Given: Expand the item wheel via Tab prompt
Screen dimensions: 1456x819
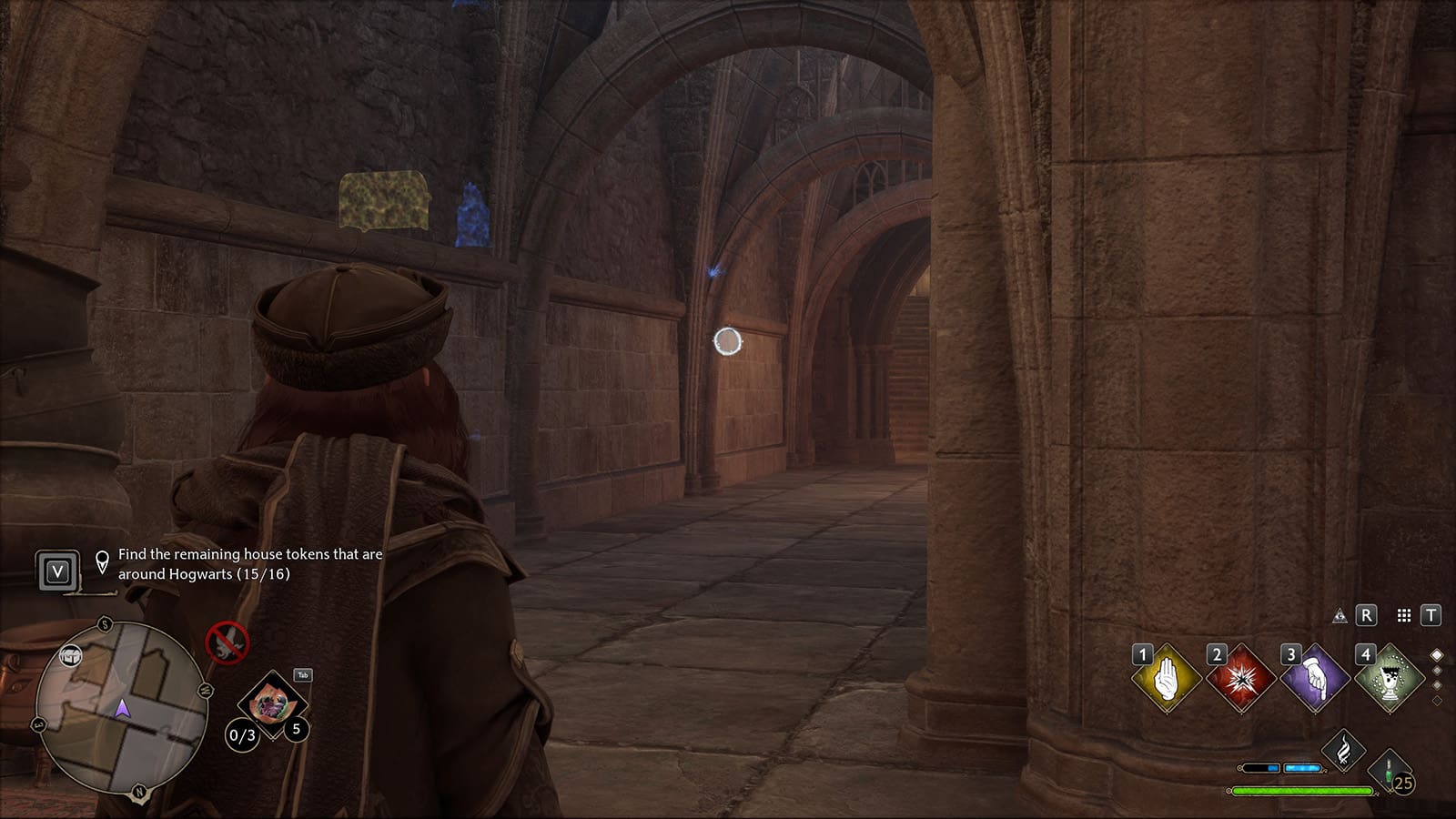Looking at the screenshot, I should point(302,674).
